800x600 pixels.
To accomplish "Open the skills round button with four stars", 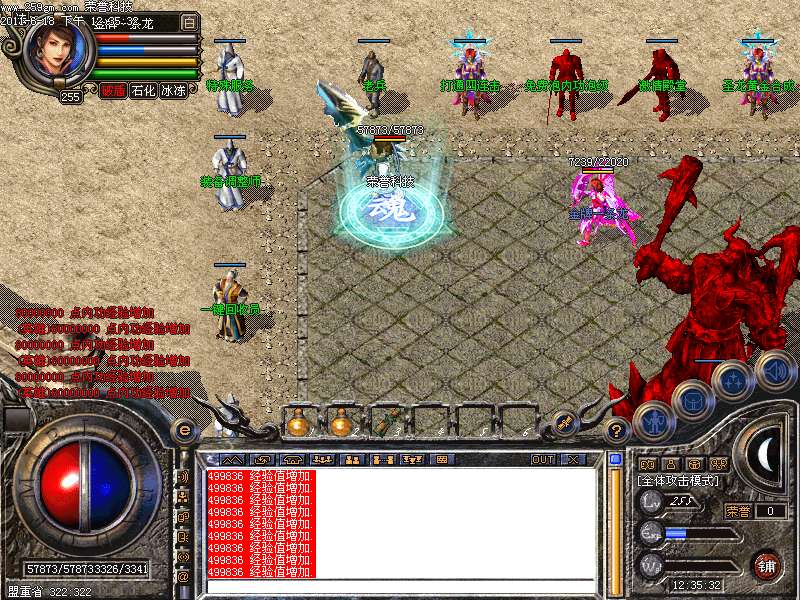I will (x=733, y=381).
